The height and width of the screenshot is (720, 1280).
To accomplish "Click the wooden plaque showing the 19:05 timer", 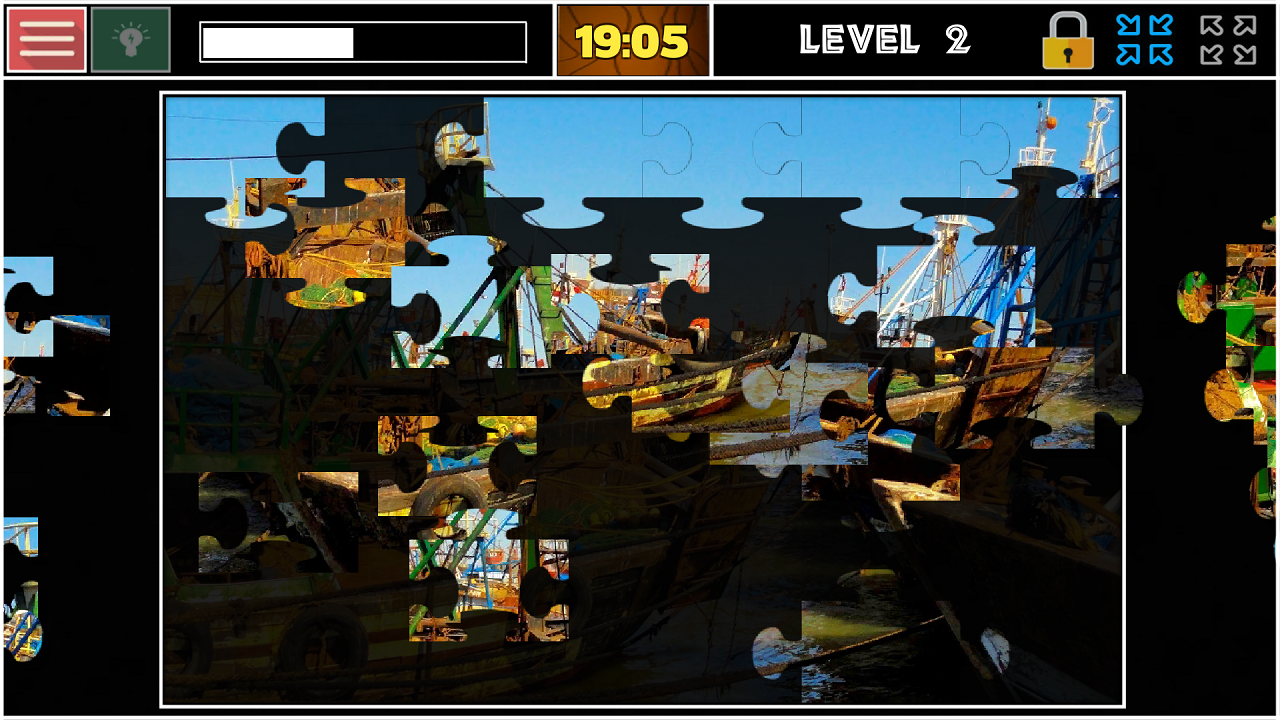I will pyautogui.click(x=633, y=40).
